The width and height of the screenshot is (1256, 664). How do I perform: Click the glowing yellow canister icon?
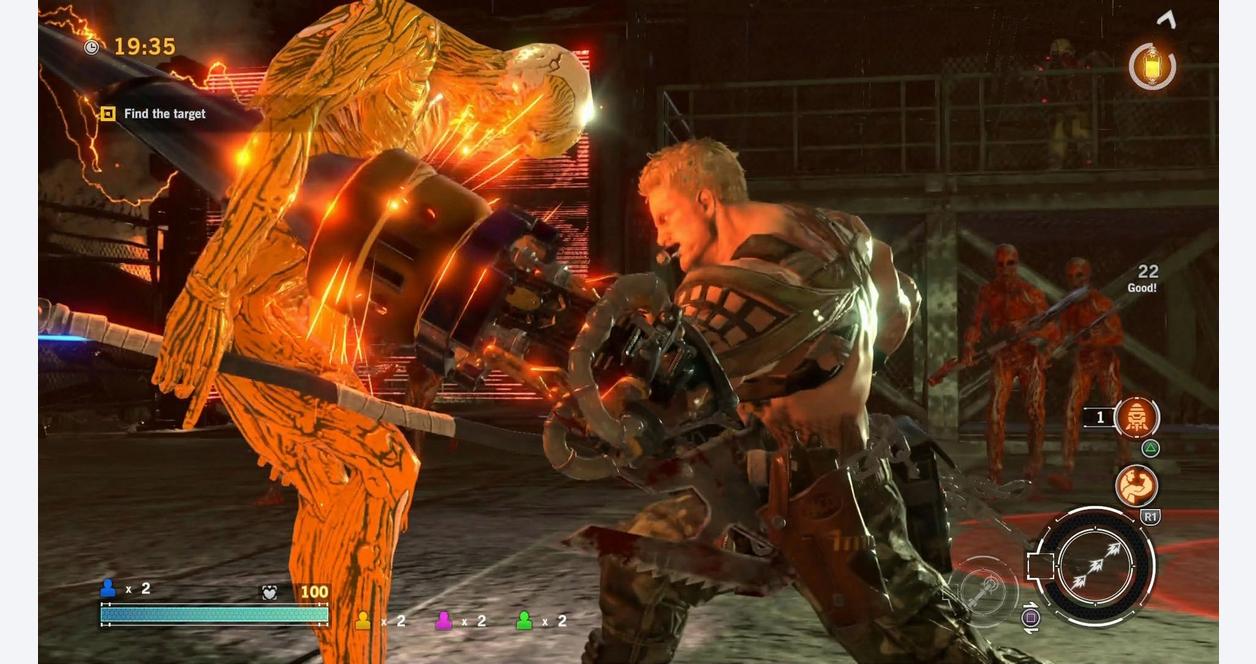pos(1152,66)
